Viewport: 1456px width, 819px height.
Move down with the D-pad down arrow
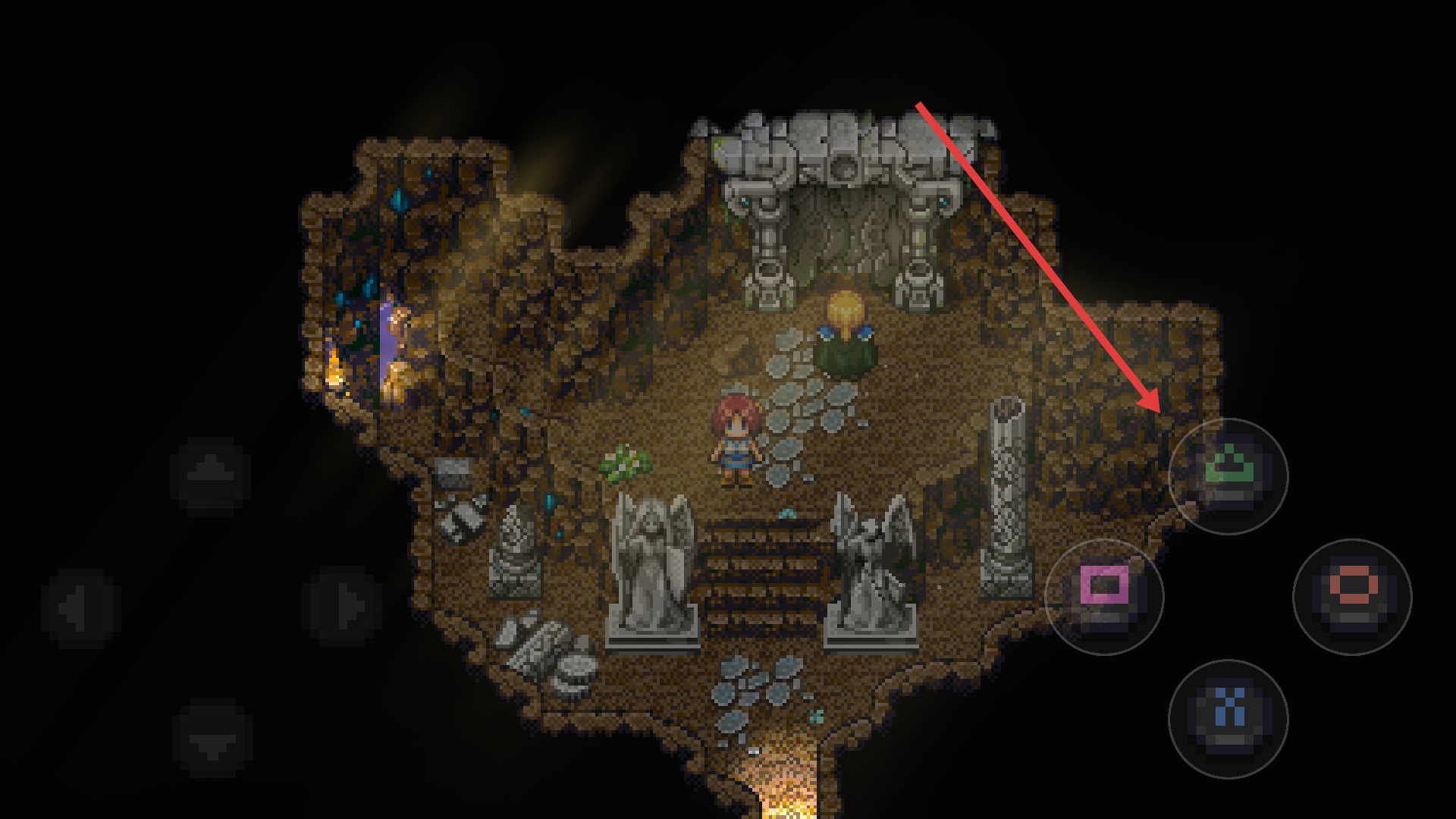pyautogui.click(x=212, y=738)
